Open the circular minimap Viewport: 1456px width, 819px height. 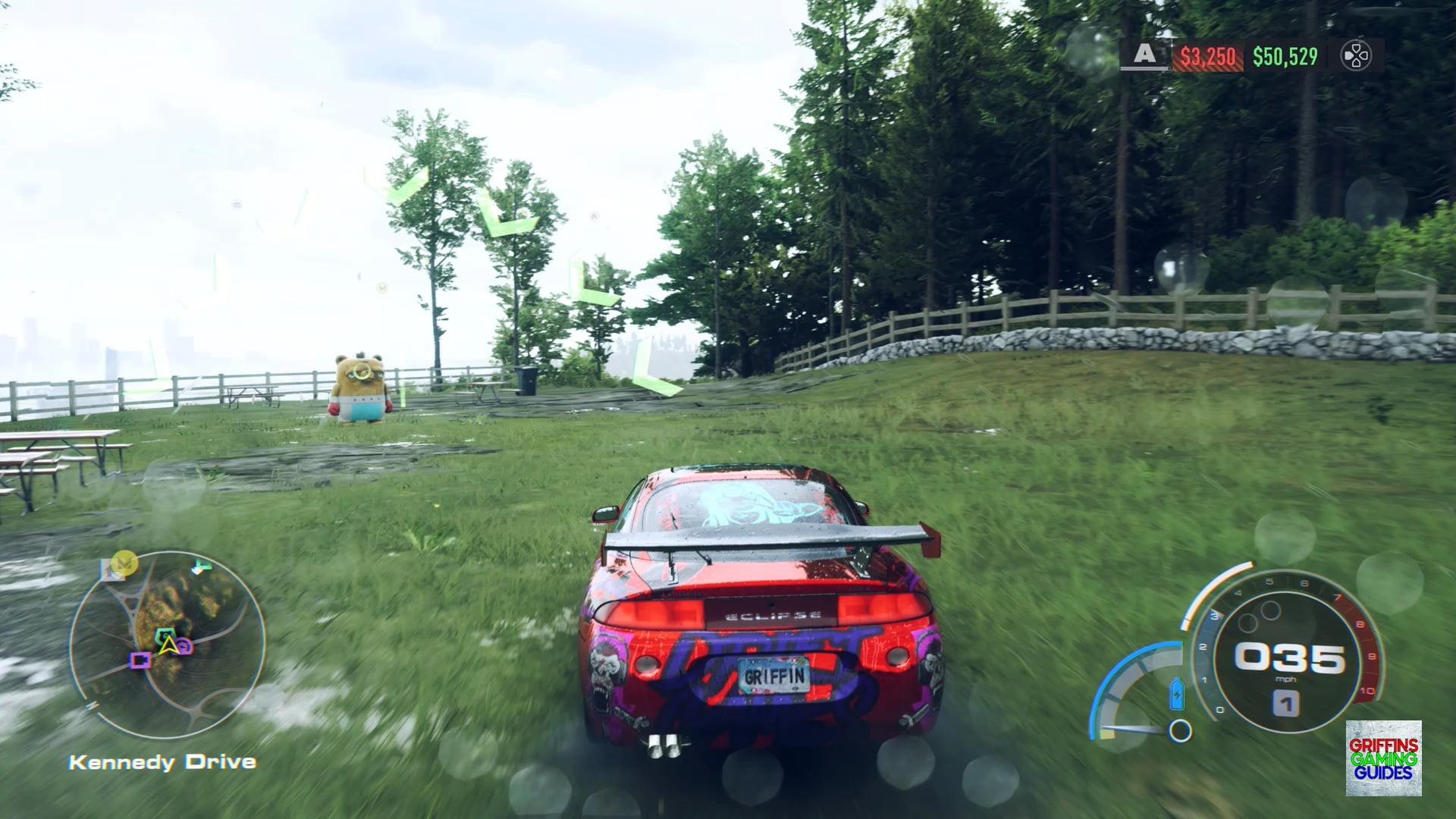click(x=168, y=645)
